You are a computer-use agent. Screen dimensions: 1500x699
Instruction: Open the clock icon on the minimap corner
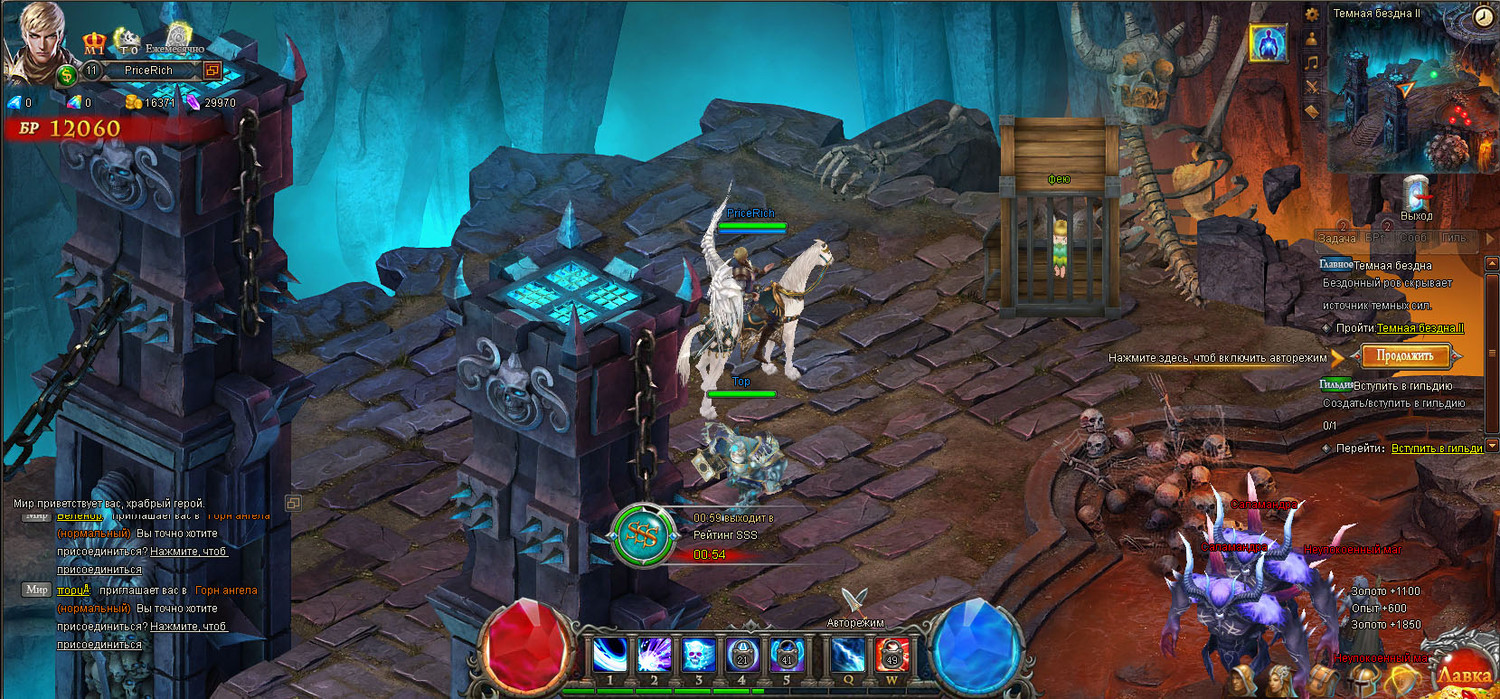[x=1484, y=17]
